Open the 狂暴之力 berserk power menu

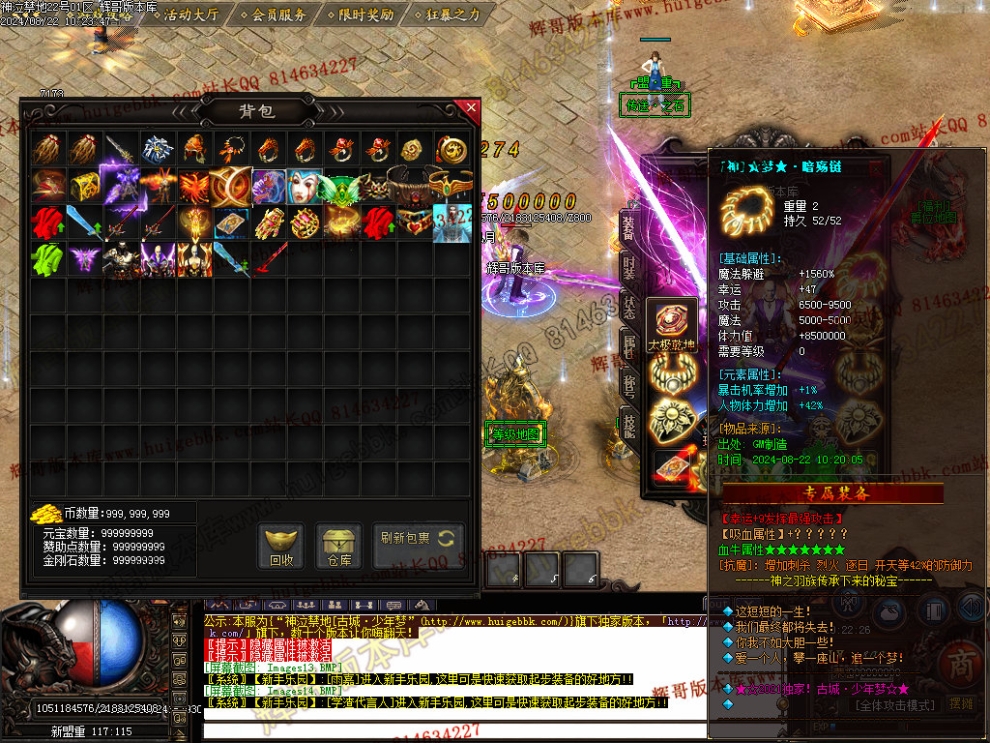point(449,15)
